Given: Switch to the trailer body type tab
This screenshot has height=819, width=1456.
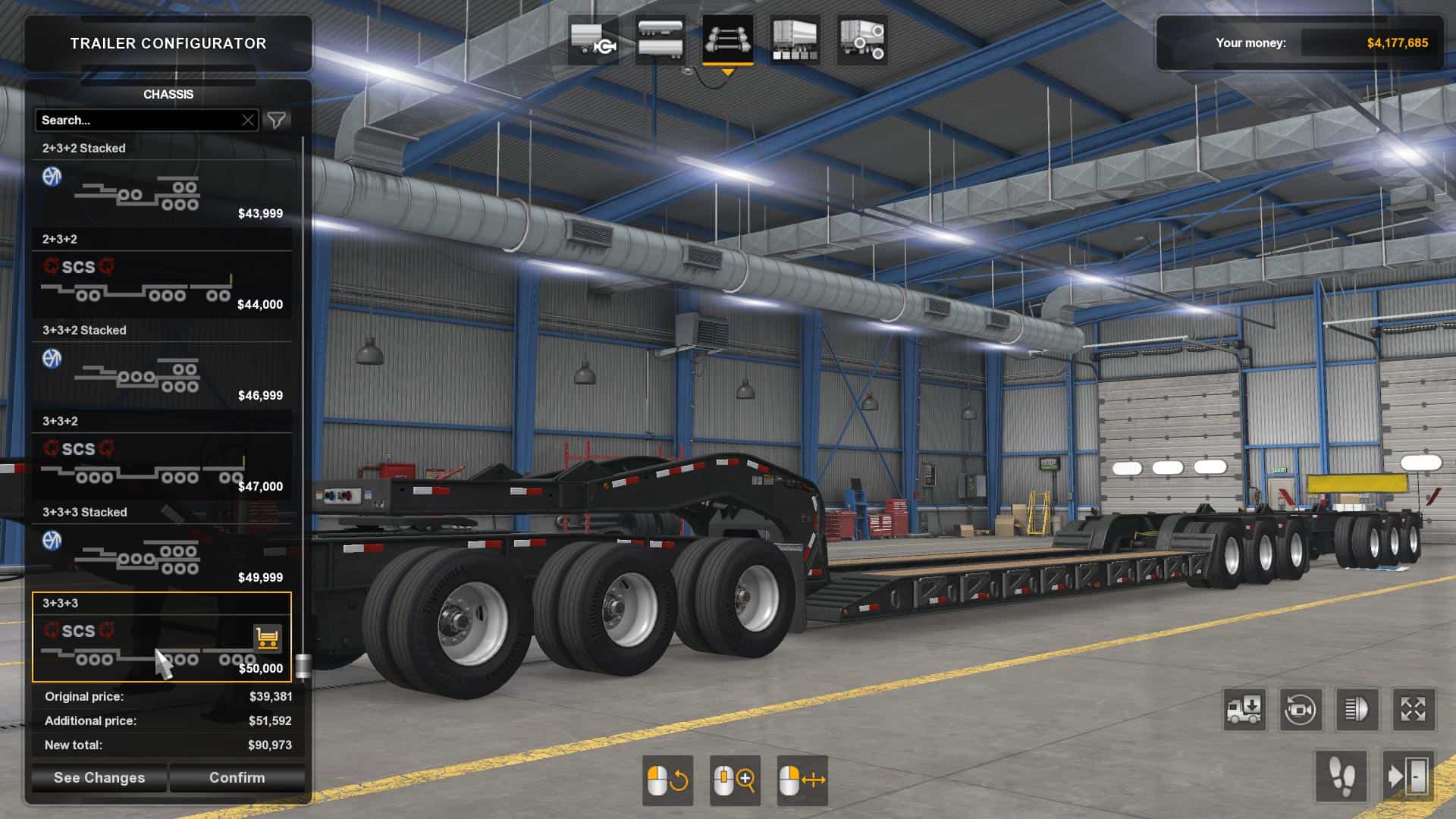Looking at the screenshot, I should pos(660,39).
